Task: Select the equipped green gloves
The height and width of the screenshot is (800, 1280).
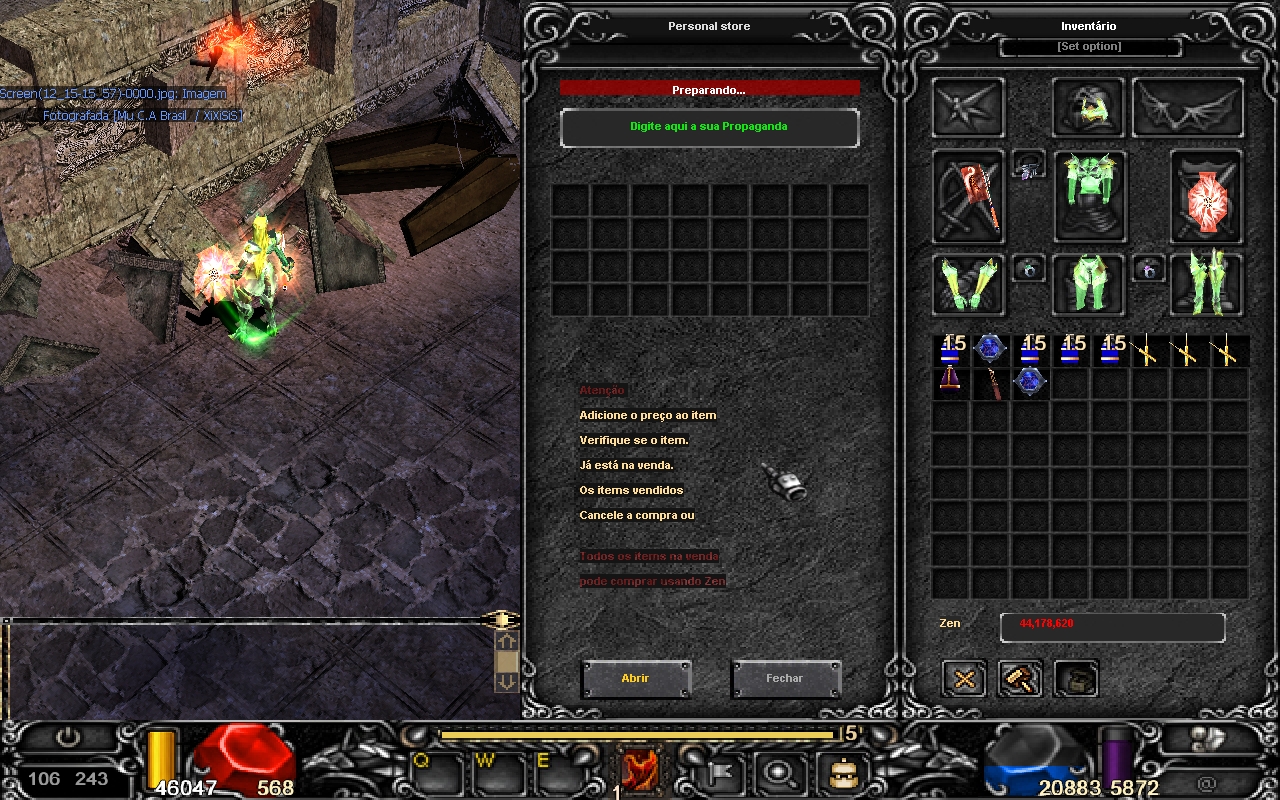Action: point(968,284)
